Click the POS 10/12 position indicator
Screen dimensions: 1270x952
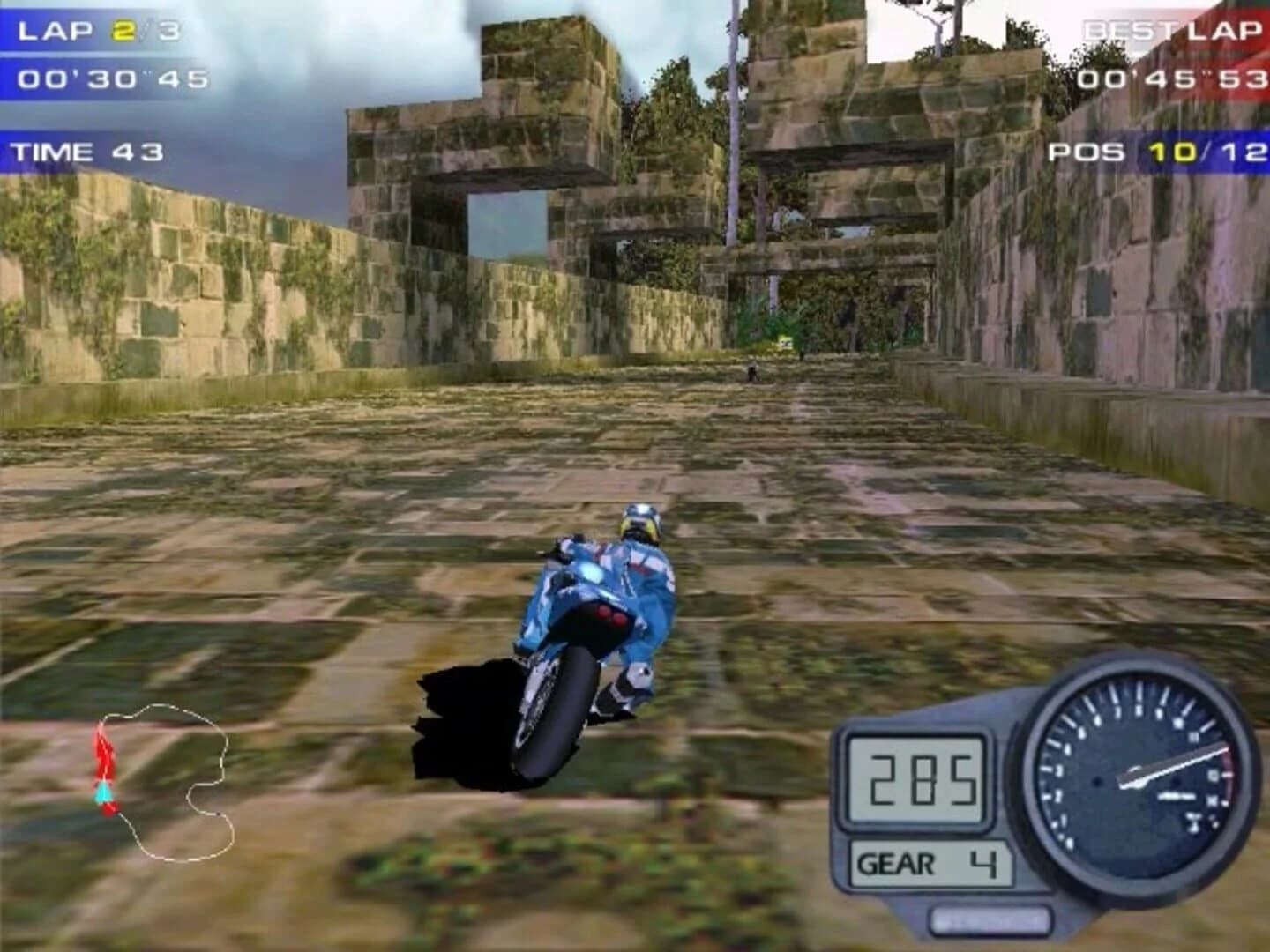click(1156, 152)
